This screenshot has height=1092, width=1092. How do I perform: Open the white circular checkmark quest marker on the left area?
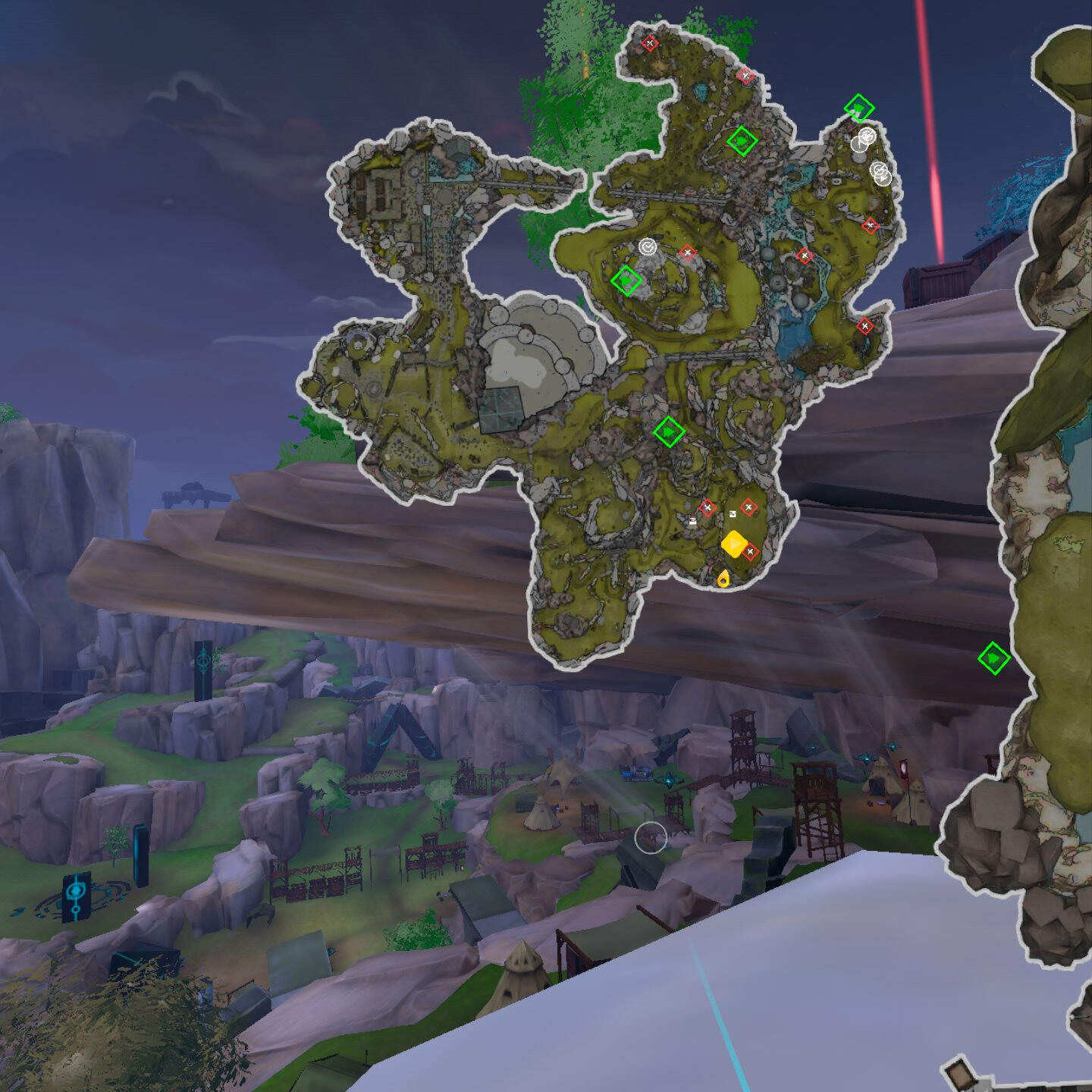(x=648, y=246)
